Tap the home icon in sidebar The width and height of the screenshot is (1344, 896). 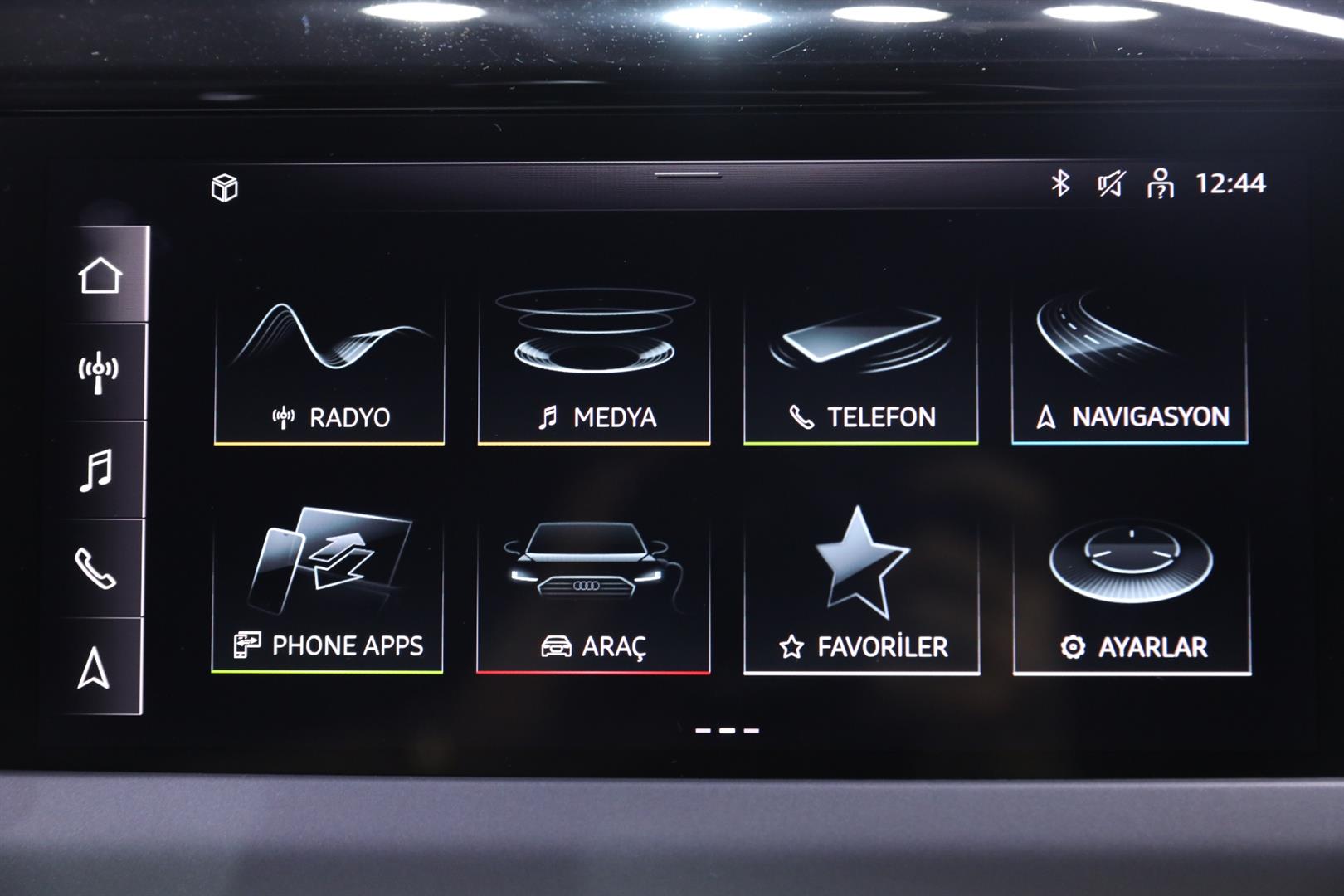100,275
